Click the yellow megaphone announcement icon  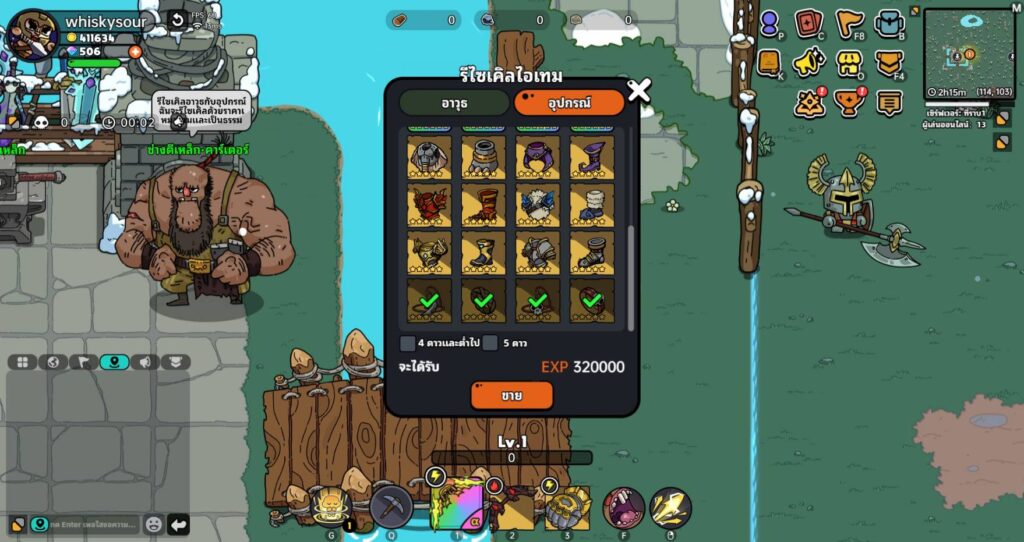click(808, 63)
